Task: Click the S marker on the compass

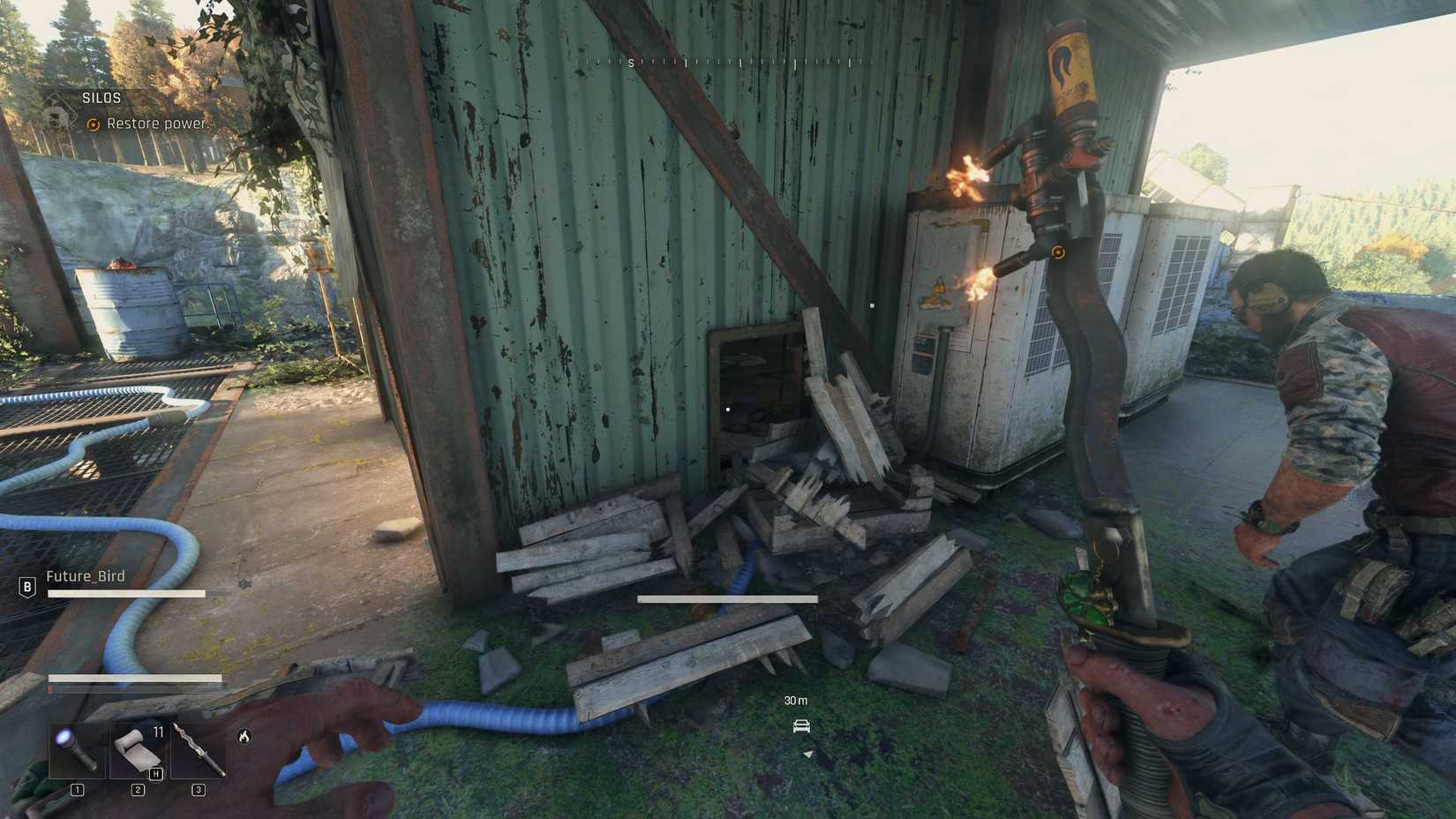Action: click(x=630, y=64)
